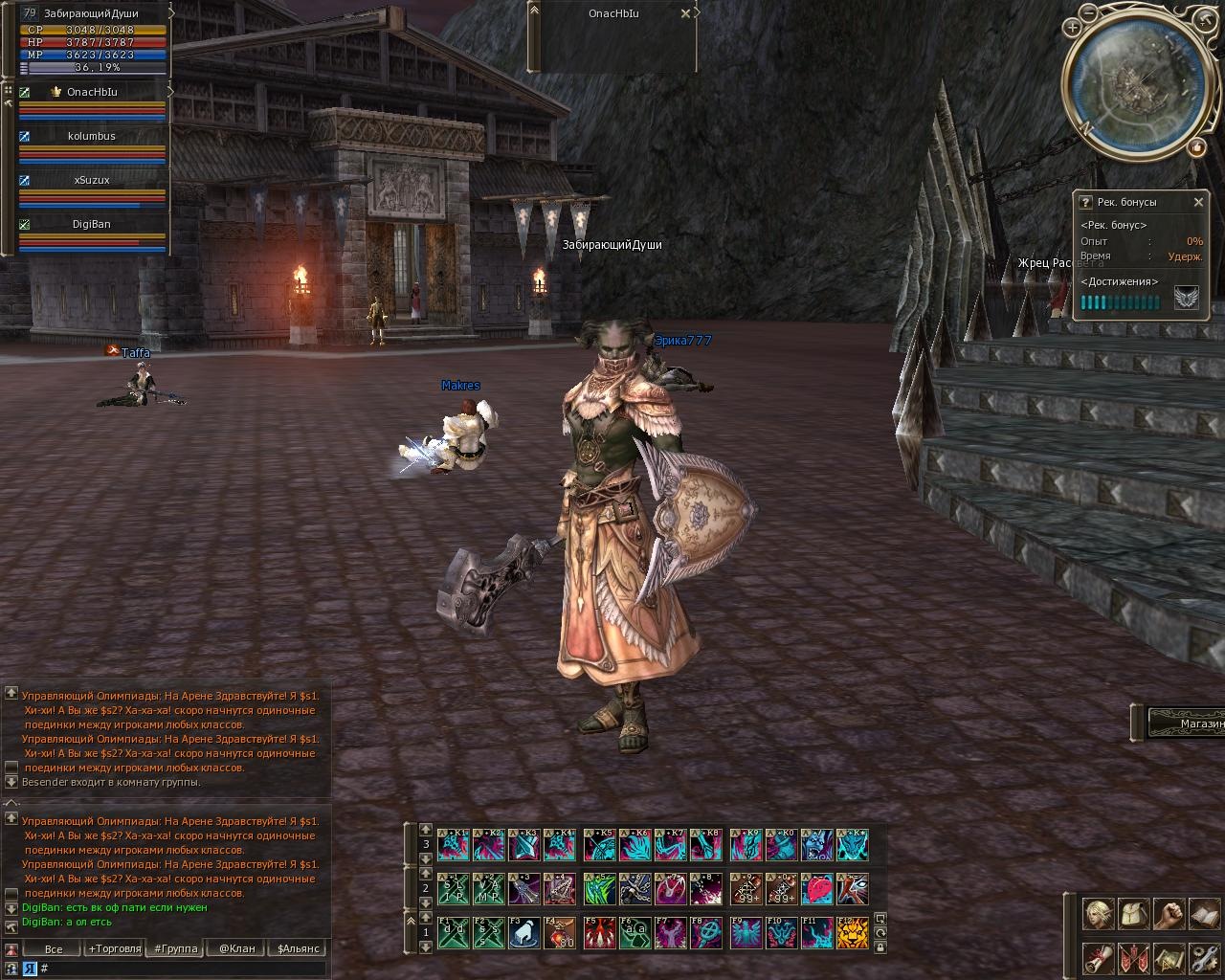Open help for Рек. бонусы panel
The height and width of the screenshot is (980, 1225).
tap(1085, 202)
